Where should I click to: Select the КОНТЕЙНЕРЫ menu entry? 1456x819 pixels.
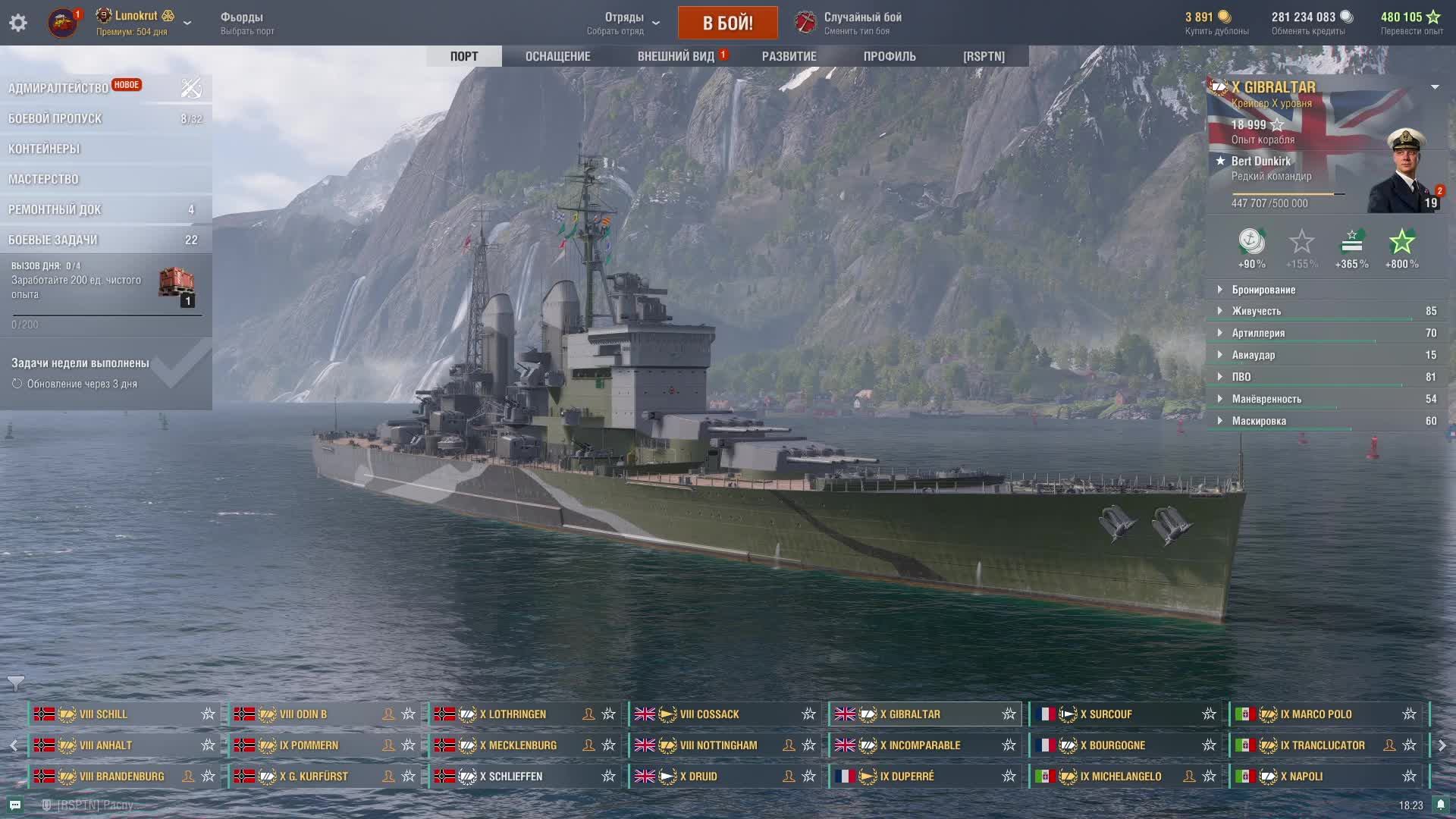coord(44,149)
